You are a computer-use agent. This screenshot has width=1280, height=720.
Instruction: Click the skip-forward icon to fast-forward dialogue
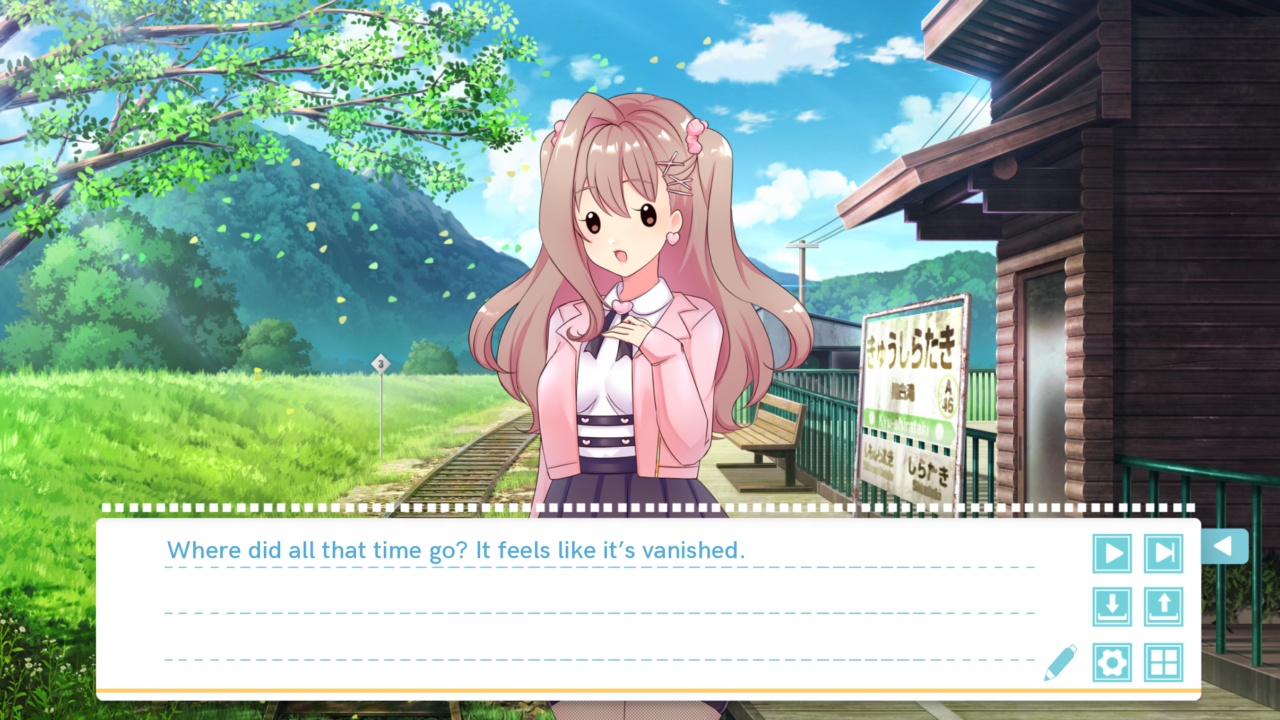(1164, 553)
